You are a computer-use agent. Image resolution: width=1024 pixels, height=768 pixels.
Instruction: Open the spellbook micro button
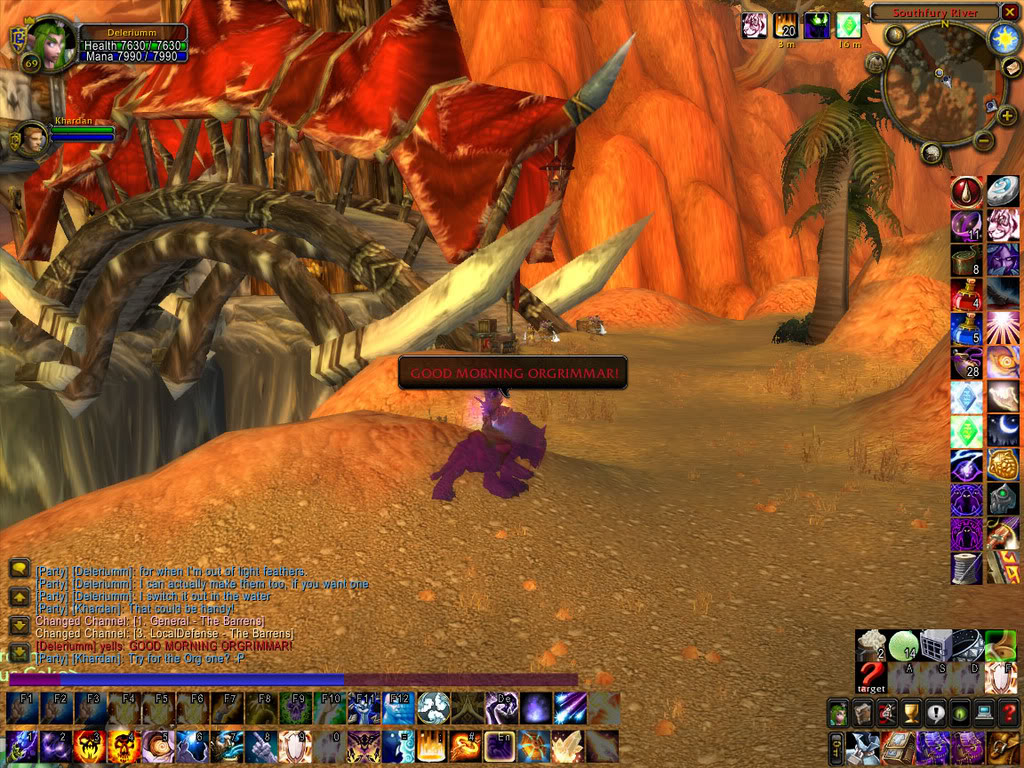coord(861,713)
